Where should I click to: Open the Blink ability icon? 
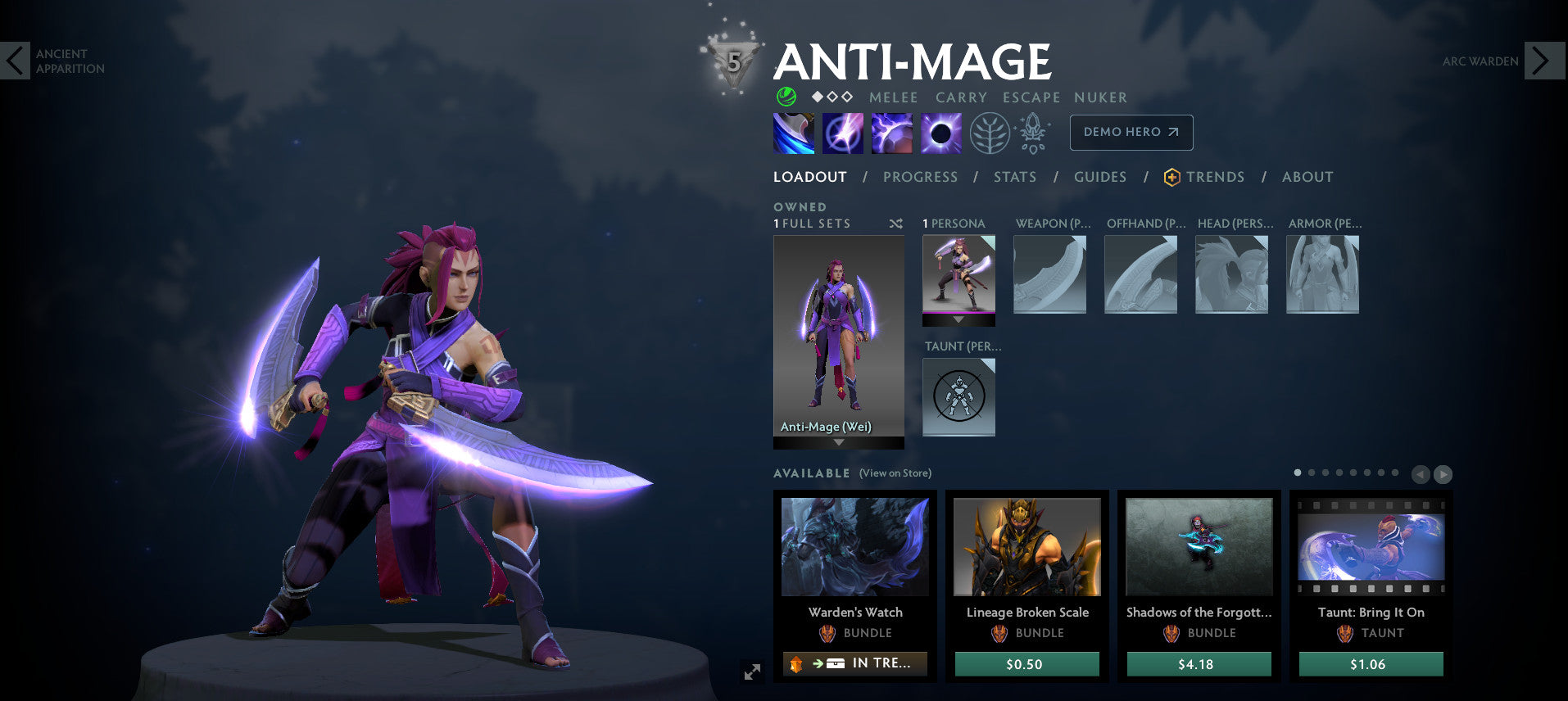tap(842, 133)
